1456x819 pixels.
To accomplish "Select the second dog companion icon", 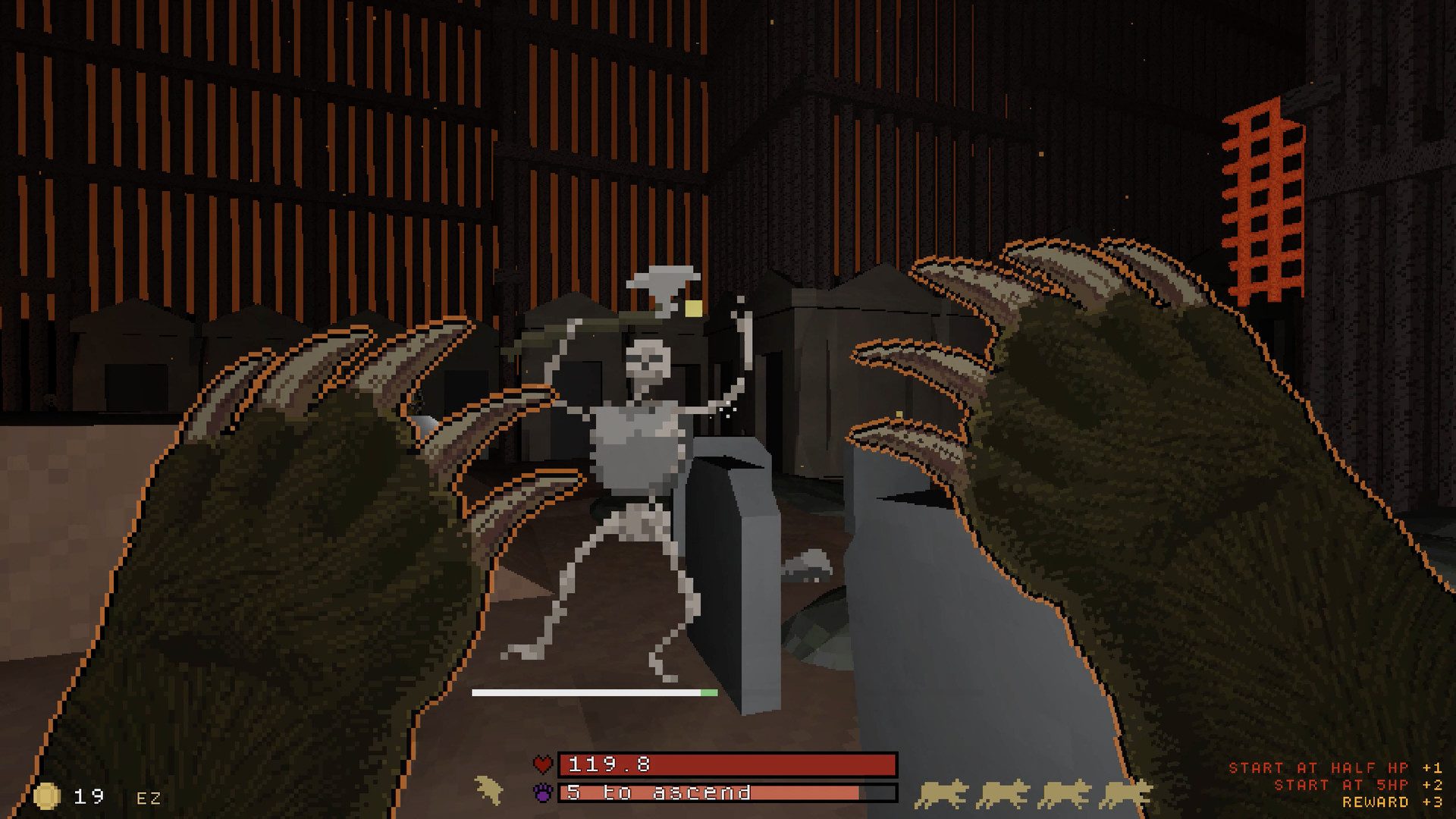I will [1003, 793].
